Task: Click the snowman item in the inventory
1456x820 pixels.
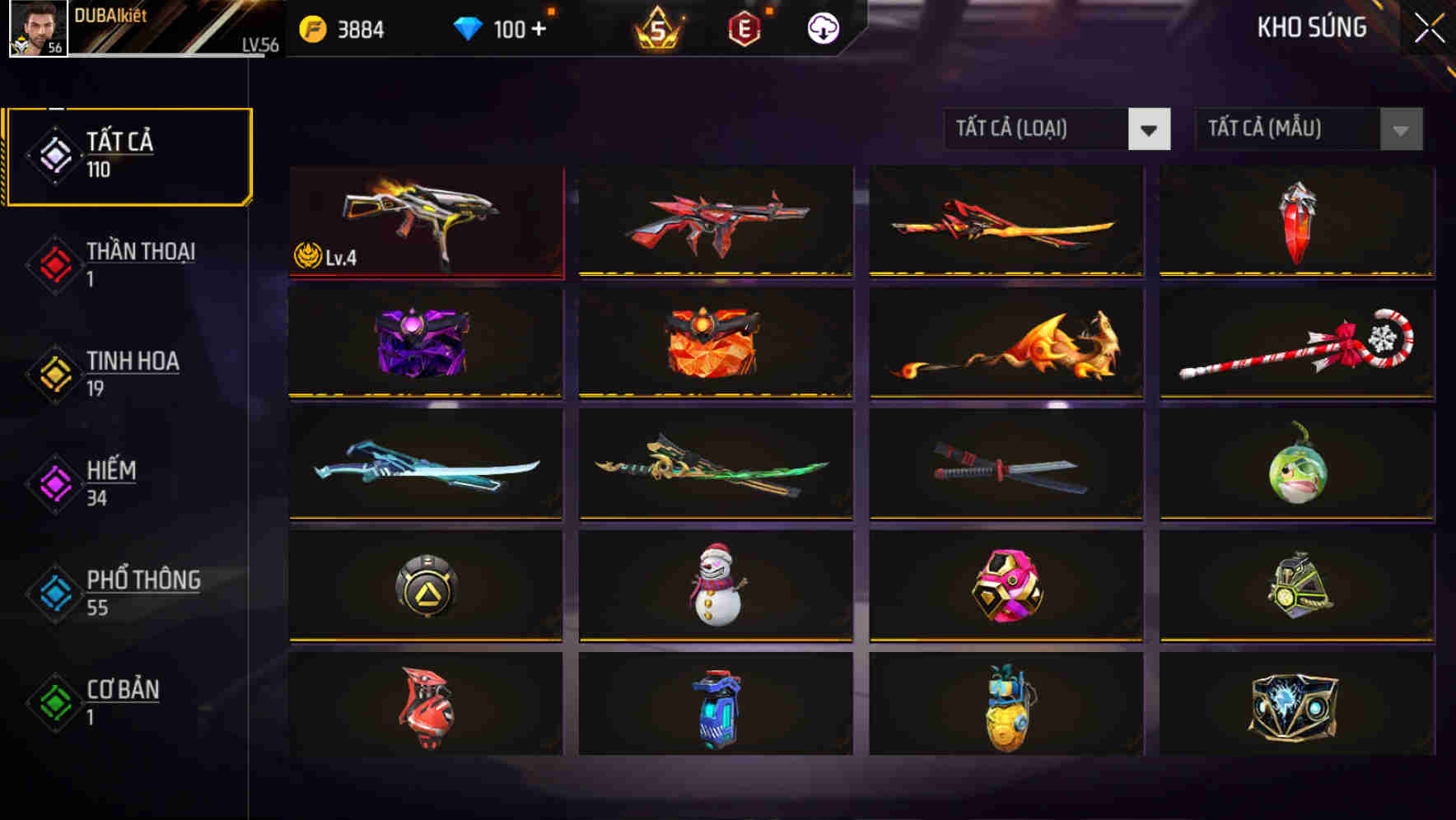Action: click(713, 586)
